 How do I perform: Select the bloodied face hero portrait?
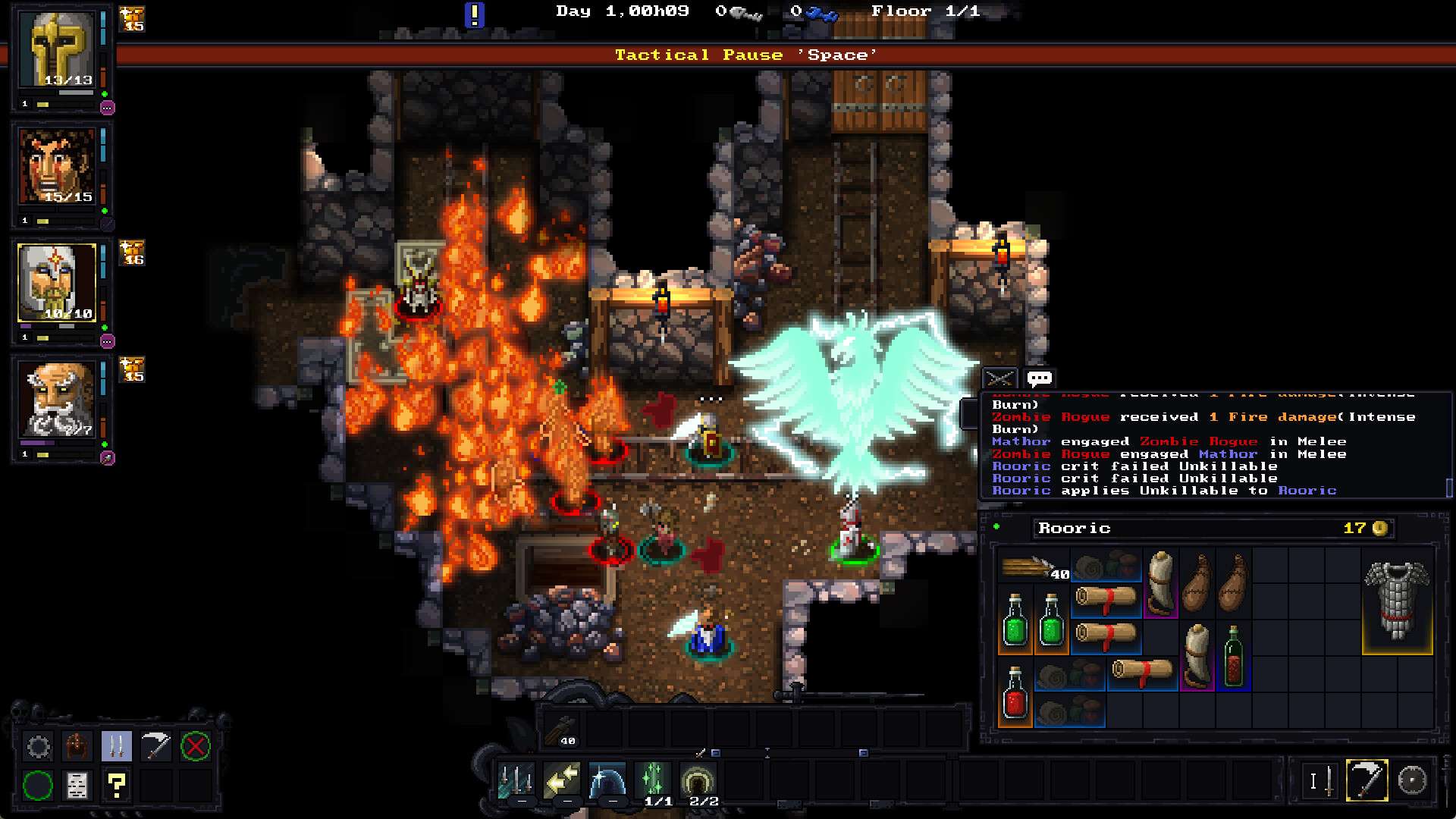point(58,168)
